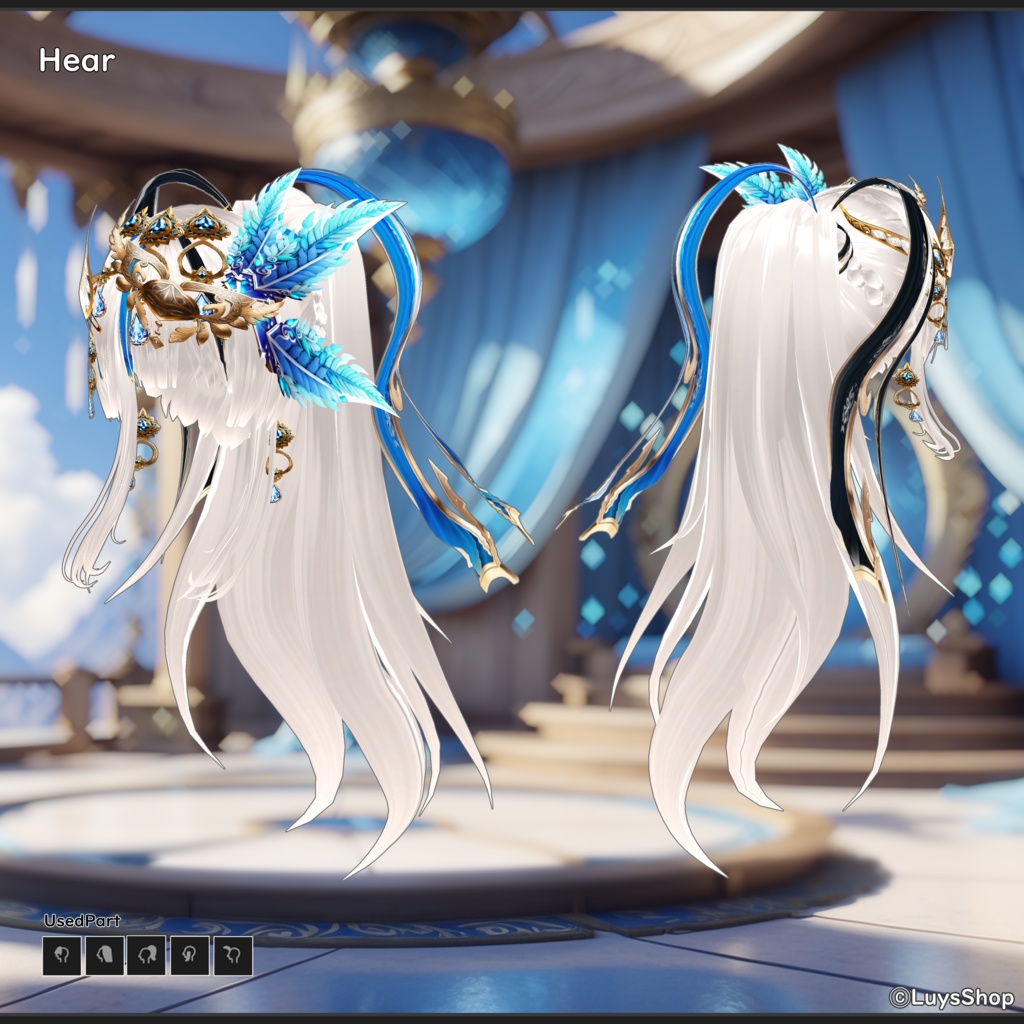
Task: Select the front bangs hair part icon
Action: (x=62, y=956)
